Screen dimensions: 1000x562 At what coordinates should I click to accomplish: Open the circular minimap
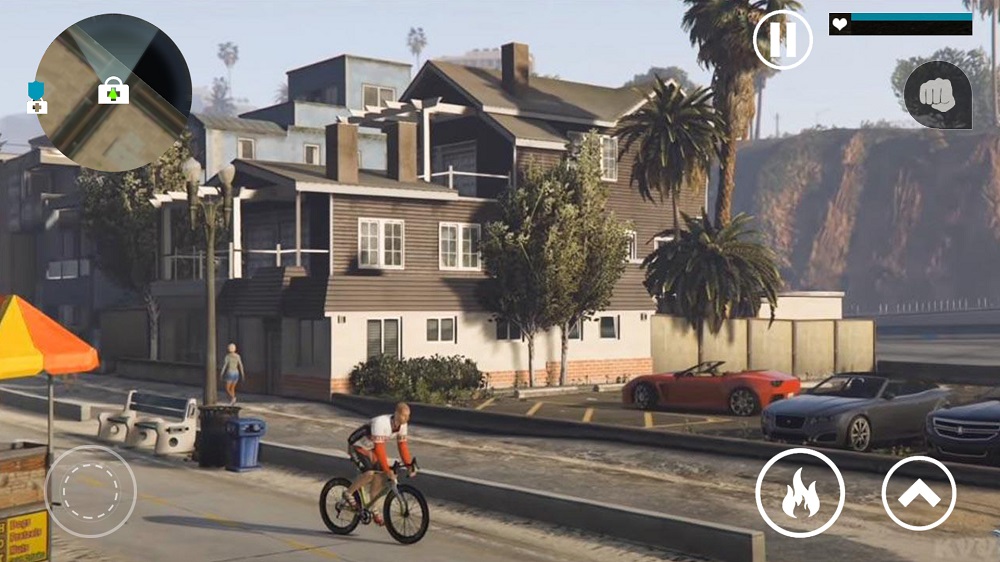(x=112, y=92)
